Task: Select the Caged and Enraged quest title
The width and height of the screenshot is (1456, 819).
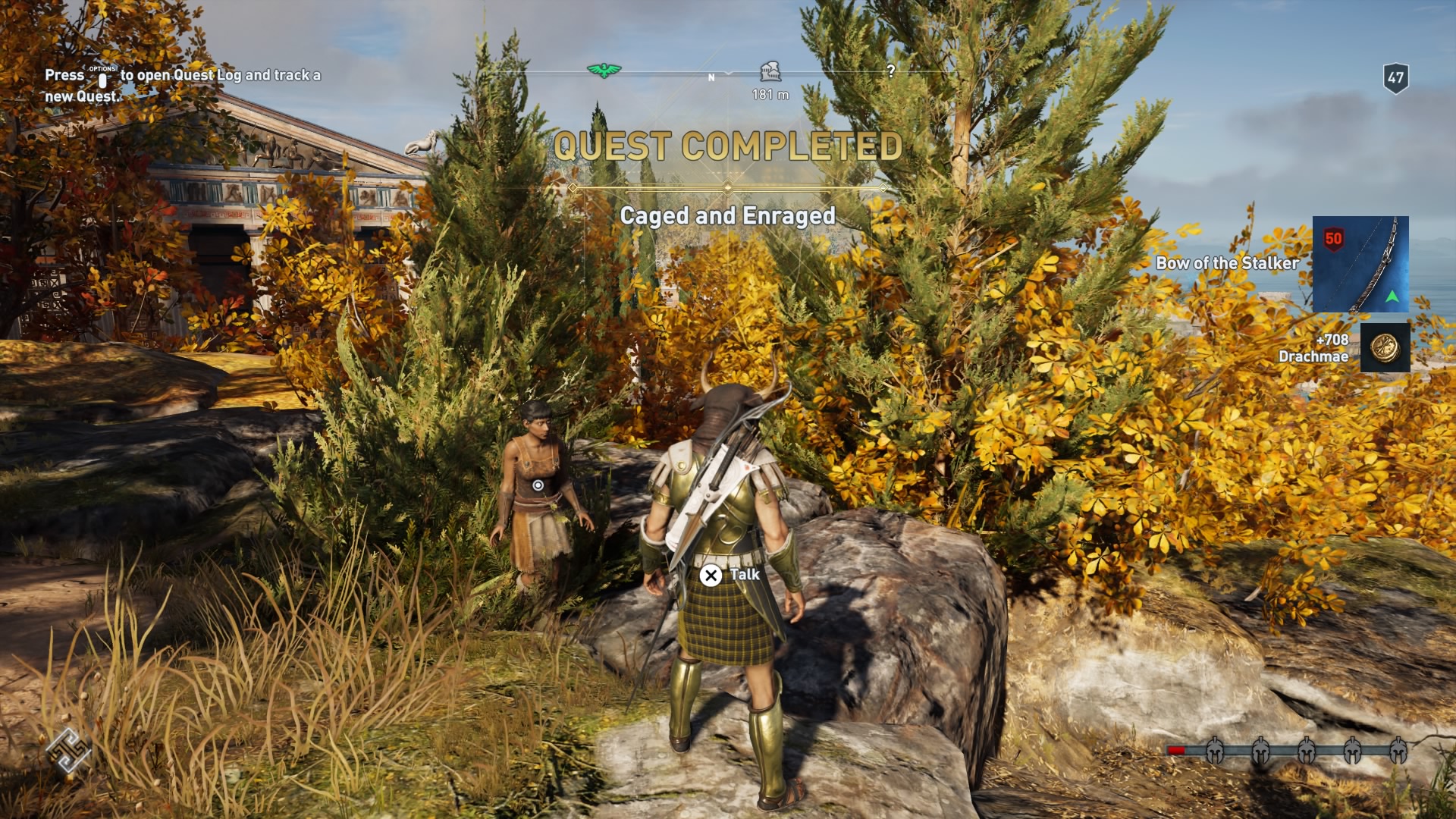Action: (x=728, y=216)
